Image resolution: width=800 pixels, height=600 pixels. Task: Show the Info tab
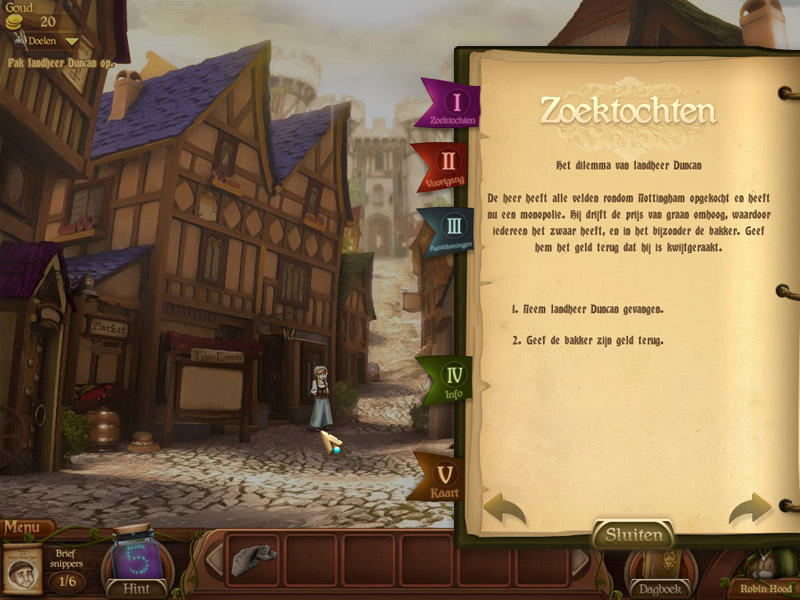446,381
